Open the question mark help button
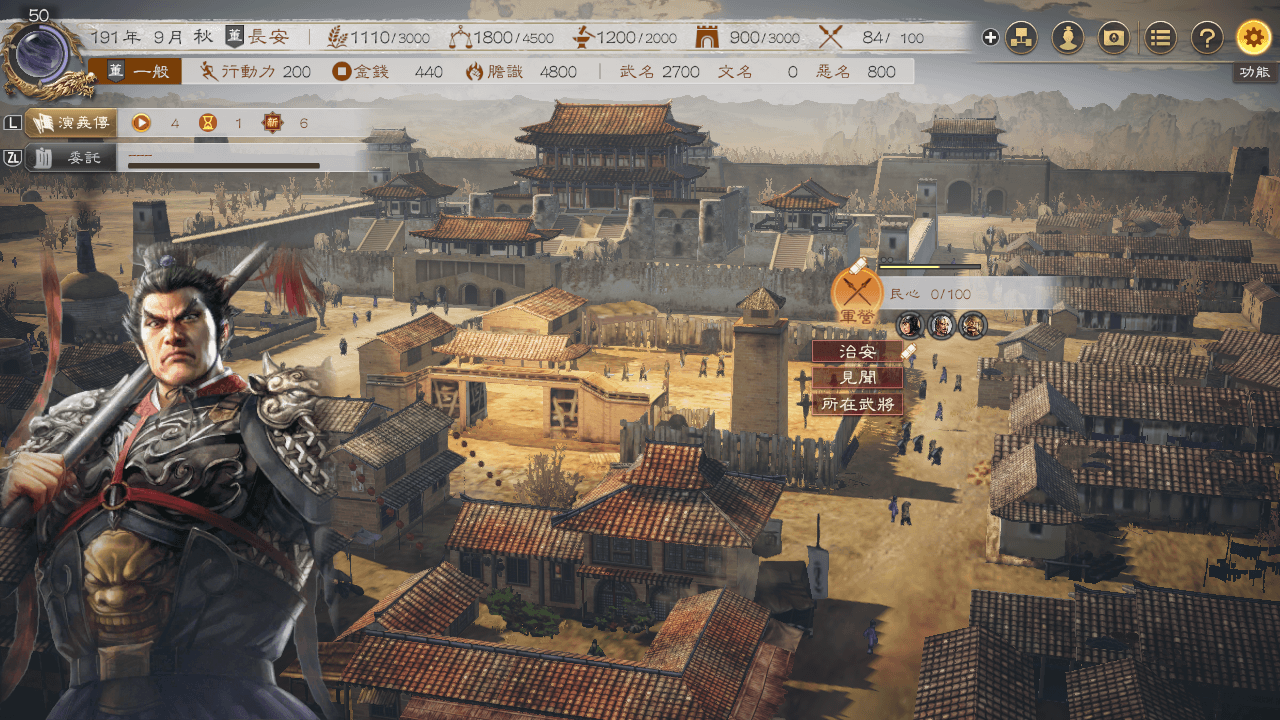The height and width of the screenshot is (720, 1280). pos(1207,38)
